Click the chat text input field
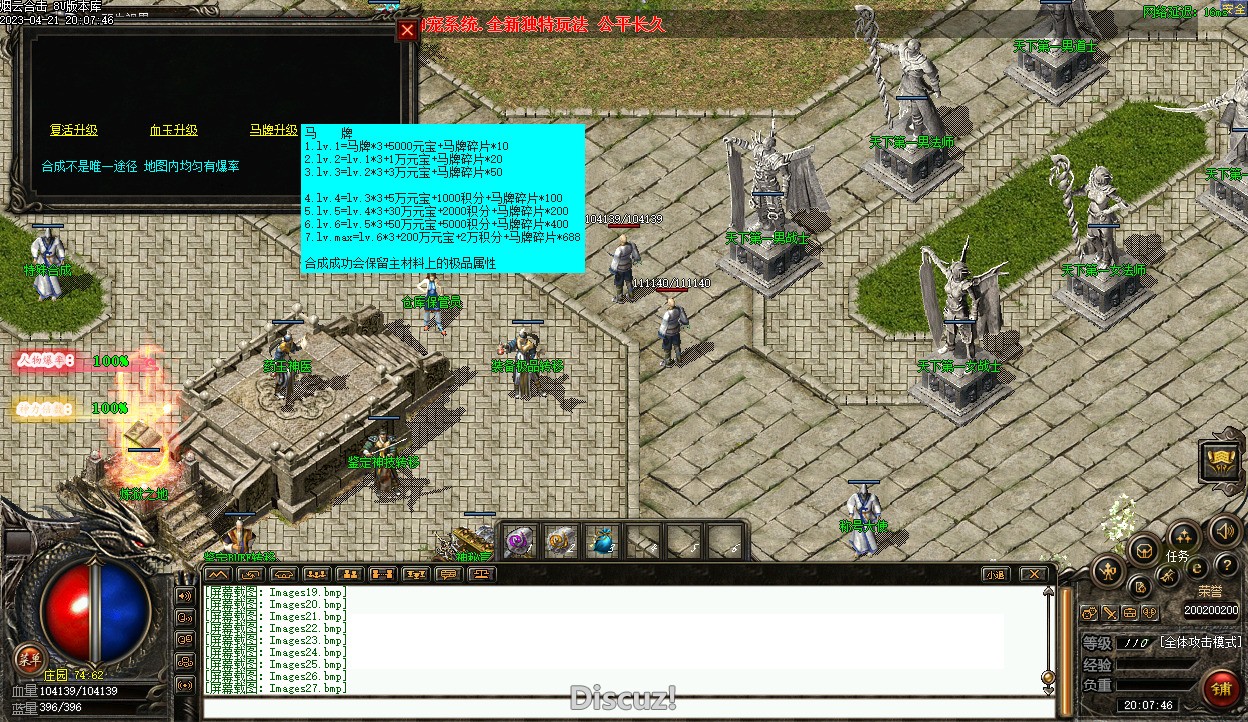 pyautogui.click(x=620, y=708)
